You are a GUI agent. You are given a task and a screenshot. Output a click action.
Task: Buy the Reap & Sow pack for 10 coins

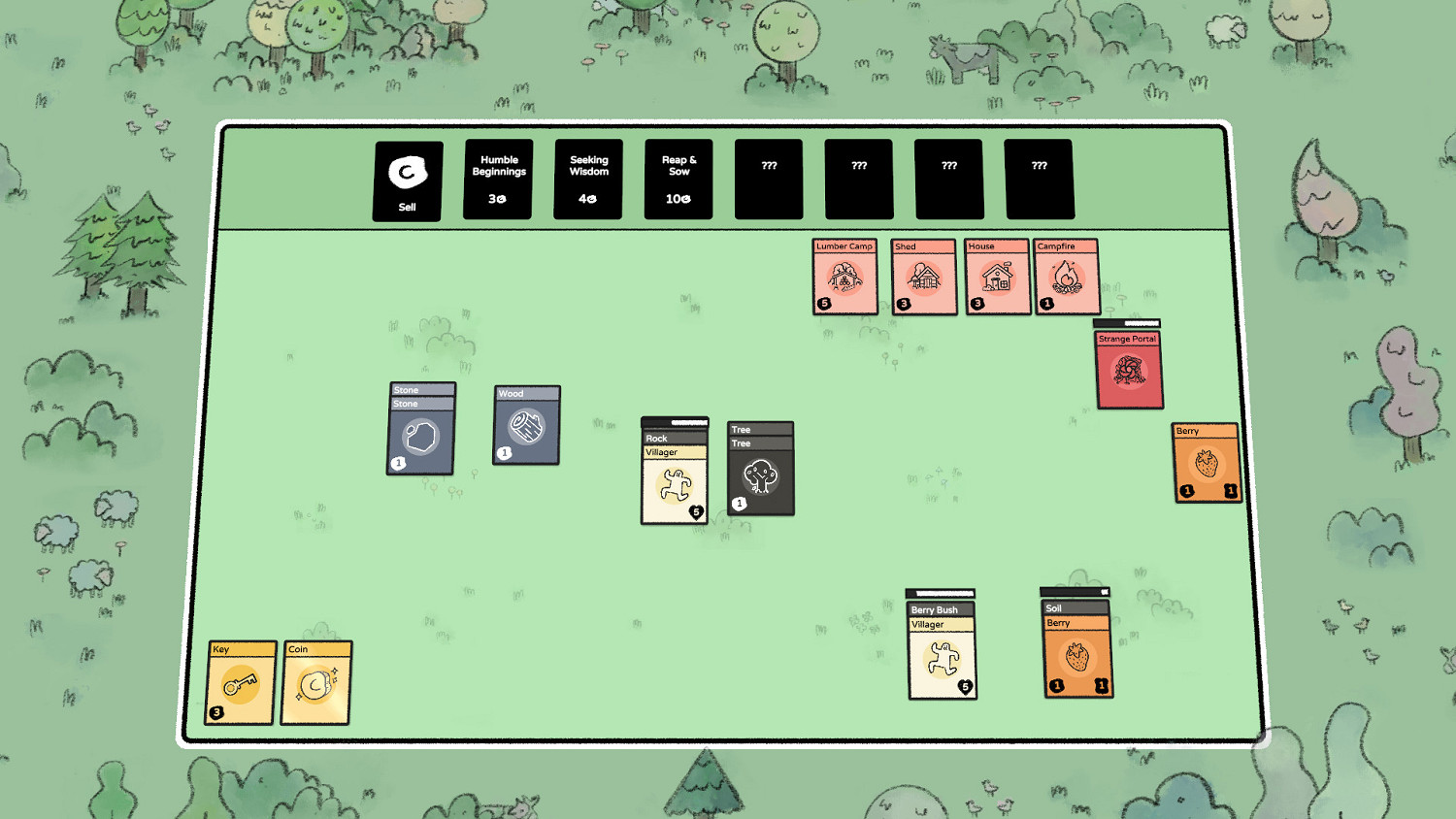[x=678, y=179]
